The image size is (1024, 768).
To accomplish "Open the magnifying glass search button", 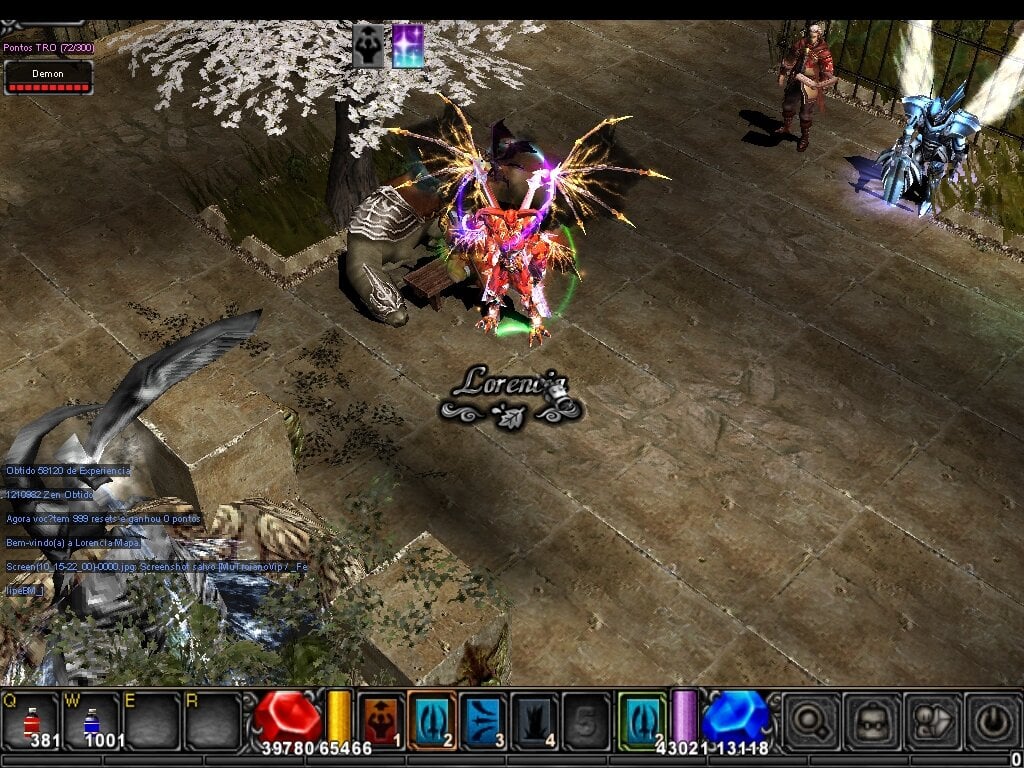I will [x=808, y=720].
